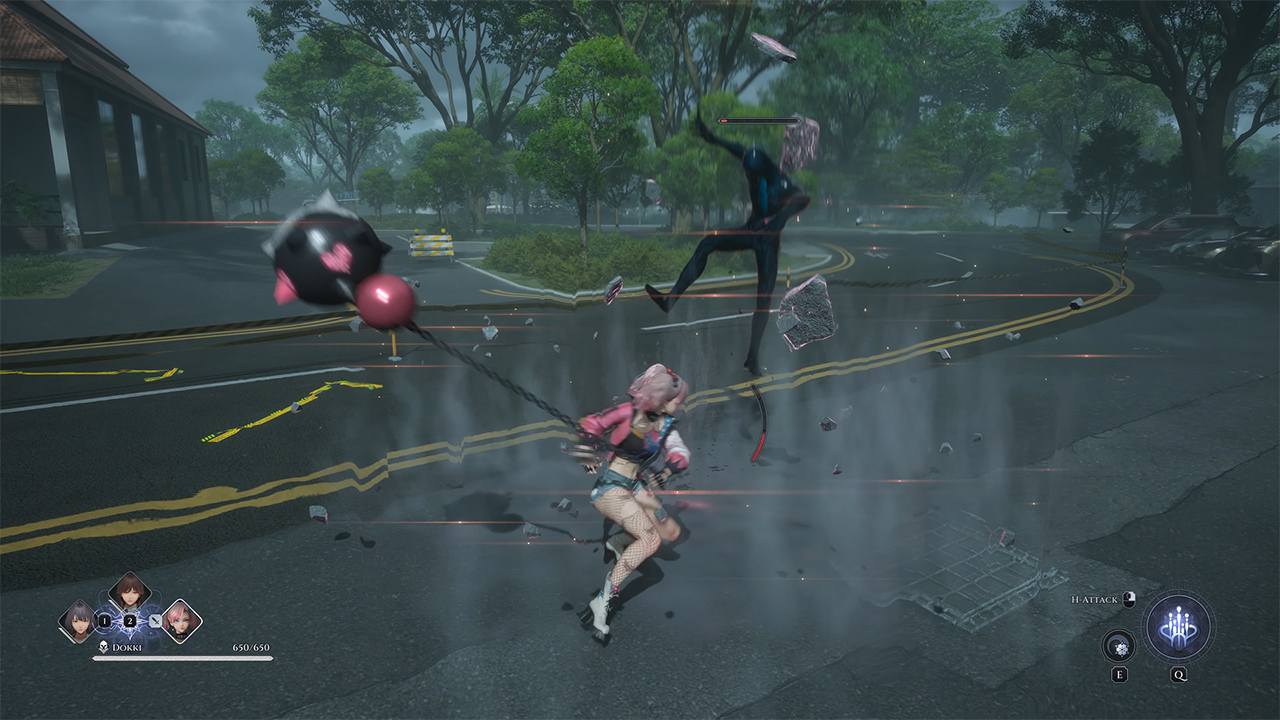Image resolution: width=1280 pixels, height=720 pixels.
Task: Select the skull icon next to Dokki's name
Action: [x=103, y=646]
